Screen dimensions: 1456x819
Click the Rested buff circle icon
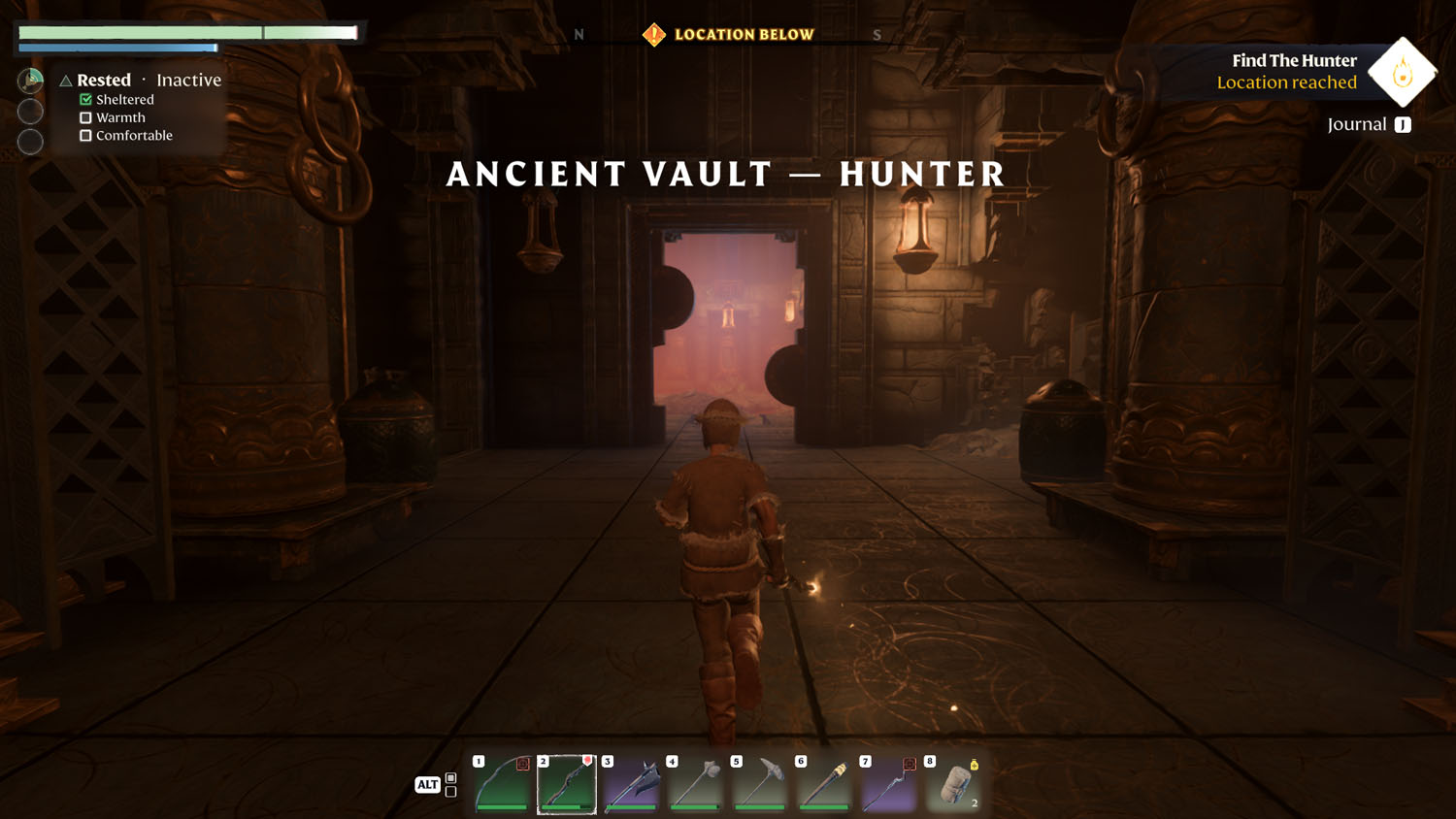31,81
